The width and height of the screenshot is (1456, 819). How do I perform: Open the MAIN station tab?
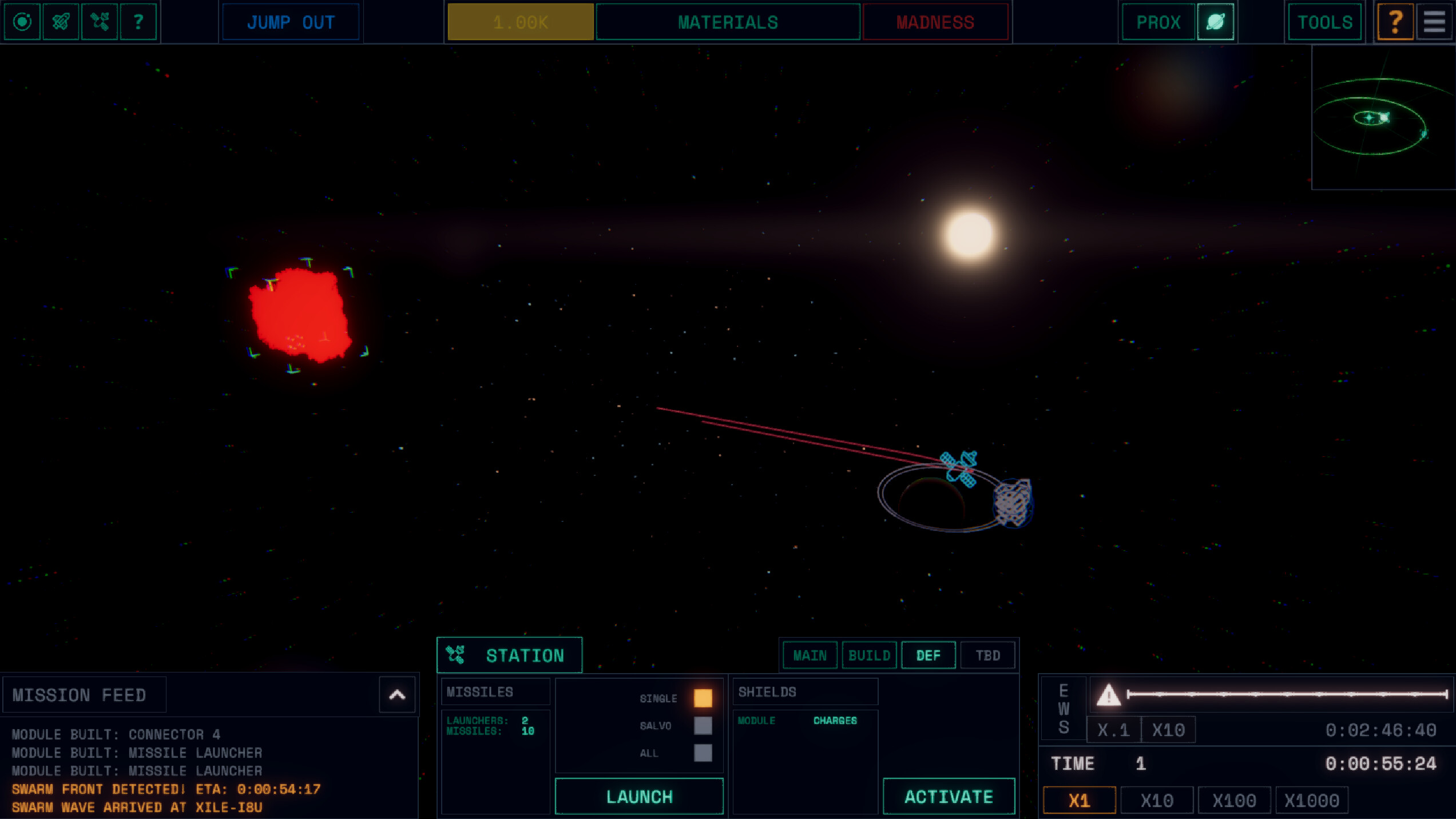coord(809,655)
